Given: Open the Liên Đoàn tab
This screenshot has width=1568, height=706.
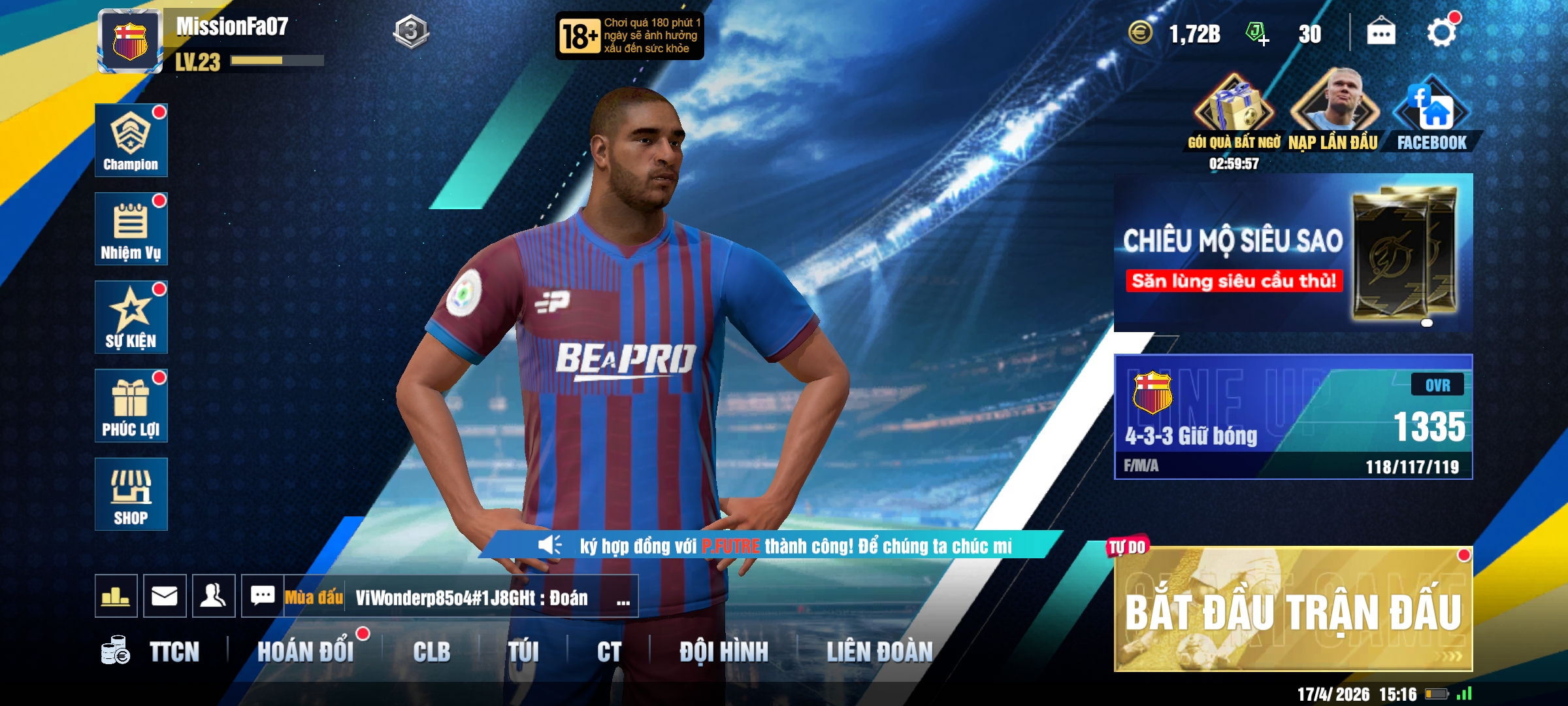Looking at the screenshot, I should (x=879, y=652).
